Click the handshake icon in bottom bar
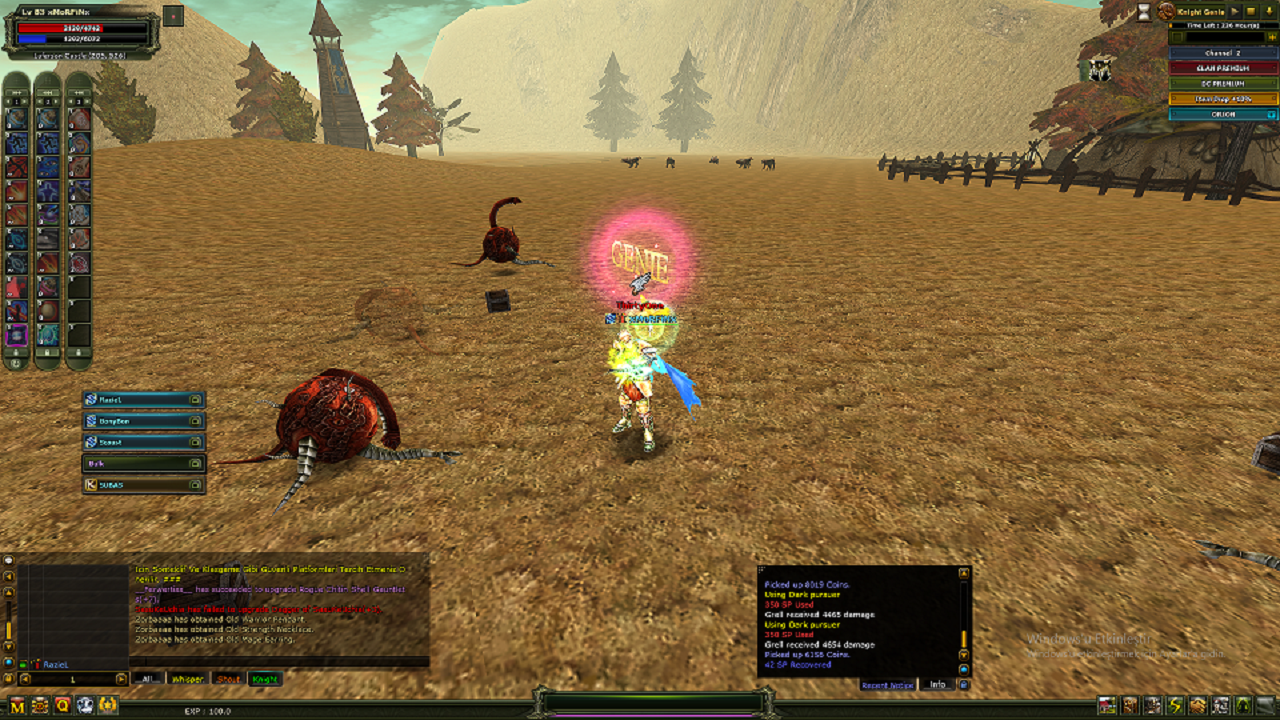This screenshot has height=720, width=1280. tap(1198, 706)
